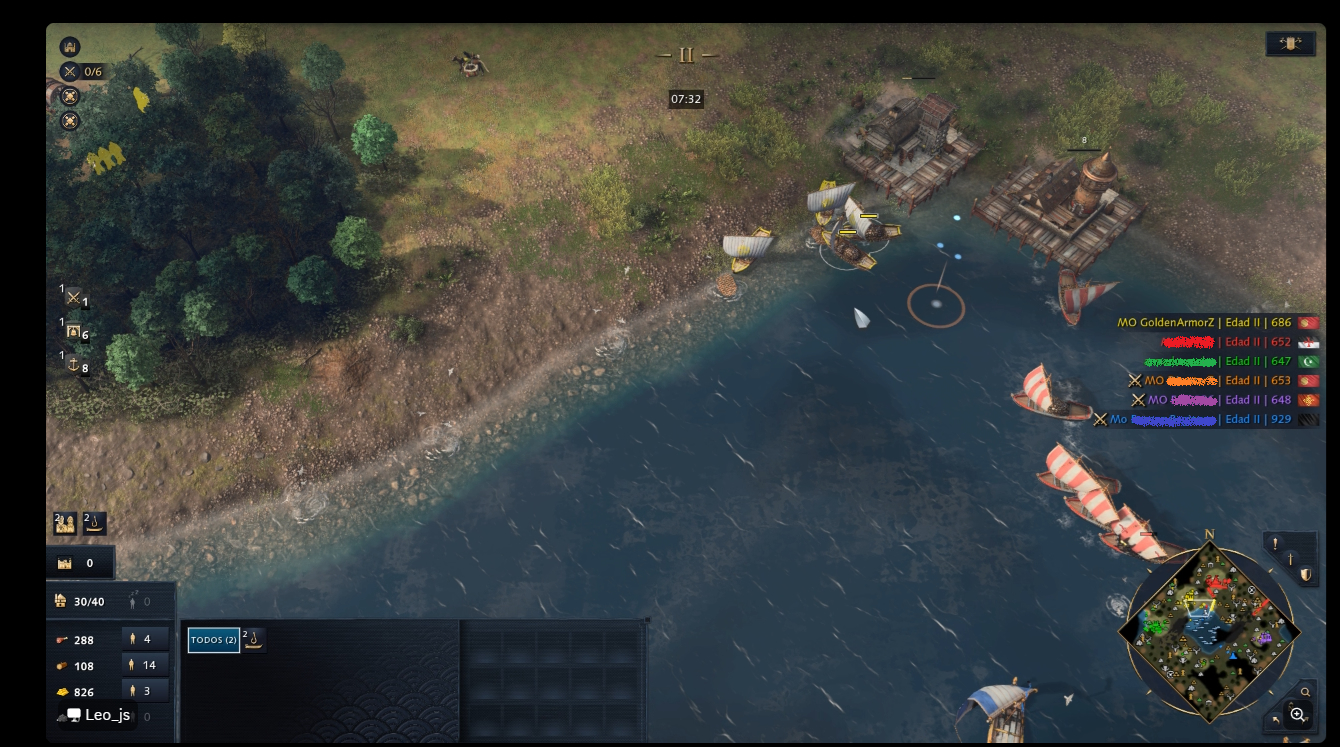Viewport: 1340px width, 747px height.
Task: Select MO GoldenArmorZ in the player list
Action: tap(1194, 322)
